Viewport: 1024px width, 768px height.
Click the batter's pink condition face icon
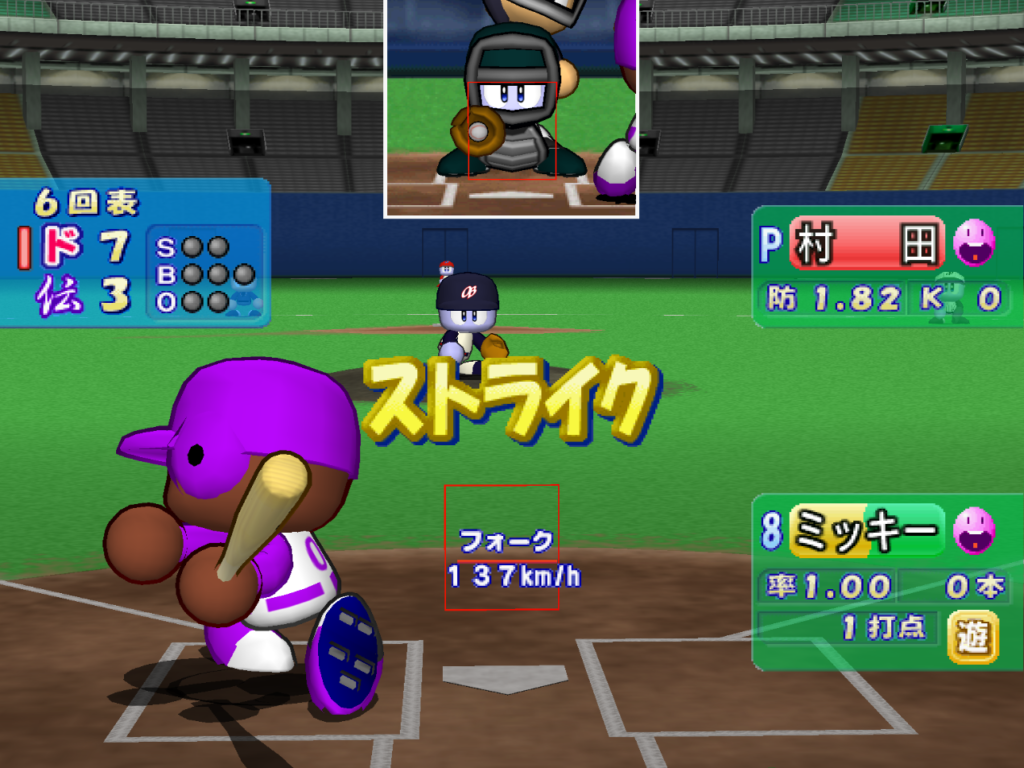pos(974,529)
